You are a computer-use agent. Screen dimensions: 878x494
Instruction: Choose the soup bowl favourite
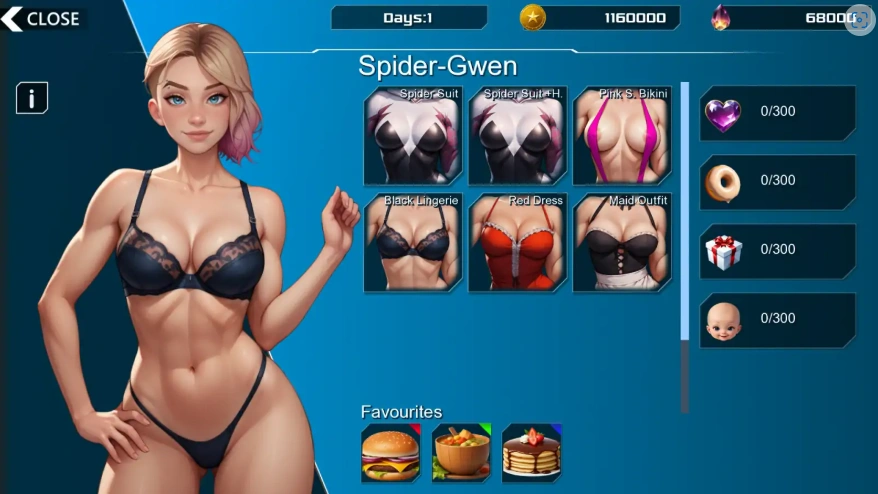pos(461,453)
